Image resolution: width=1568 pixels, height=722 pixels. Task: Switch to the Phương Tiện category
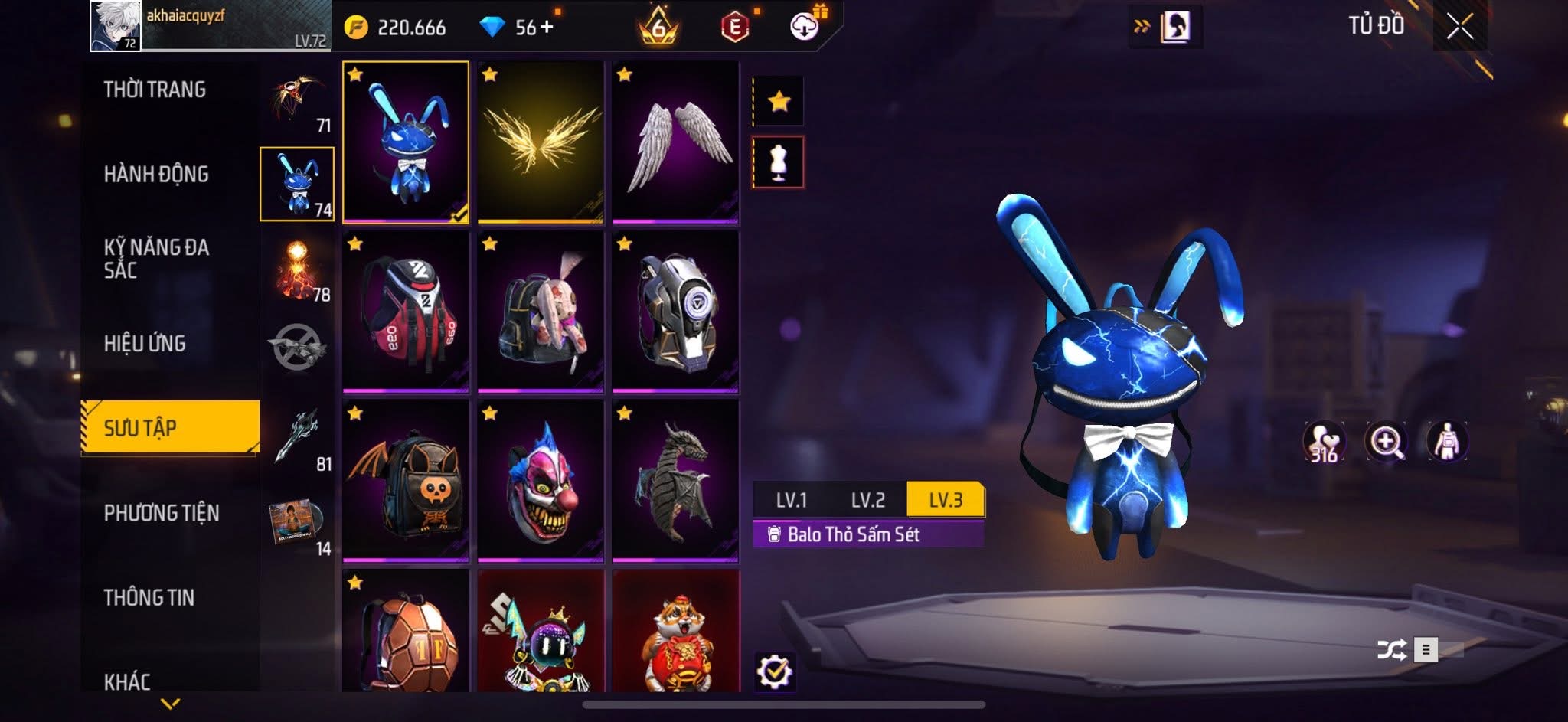point(162,513)
